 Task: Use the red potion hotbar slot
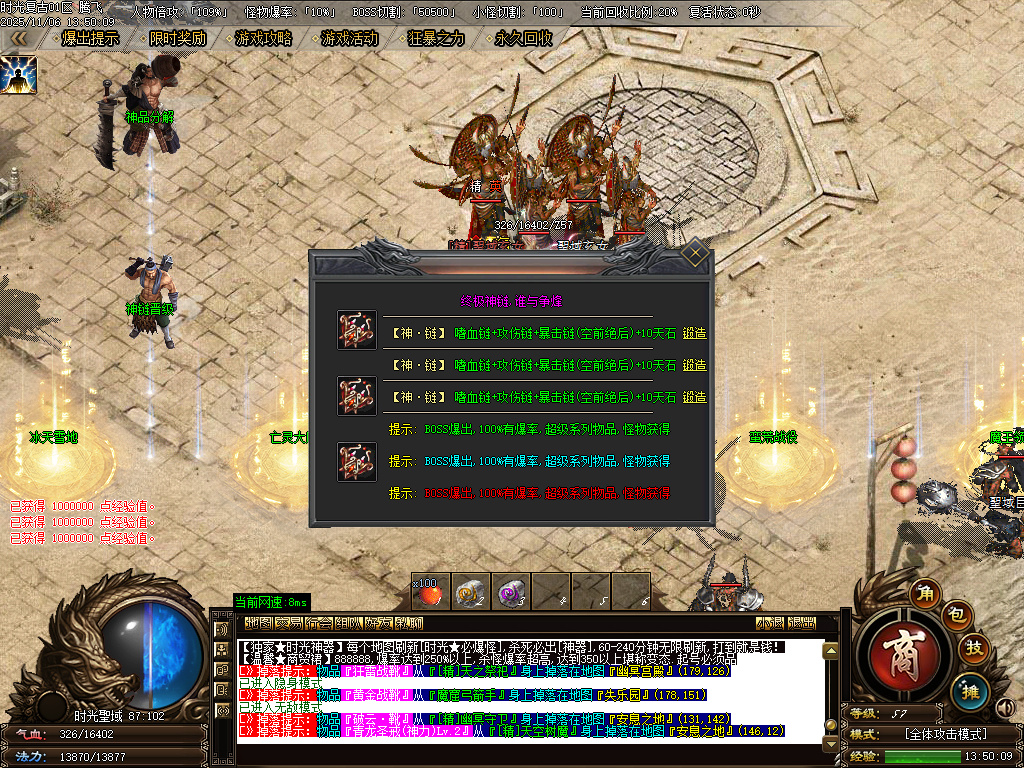[429, 592]
